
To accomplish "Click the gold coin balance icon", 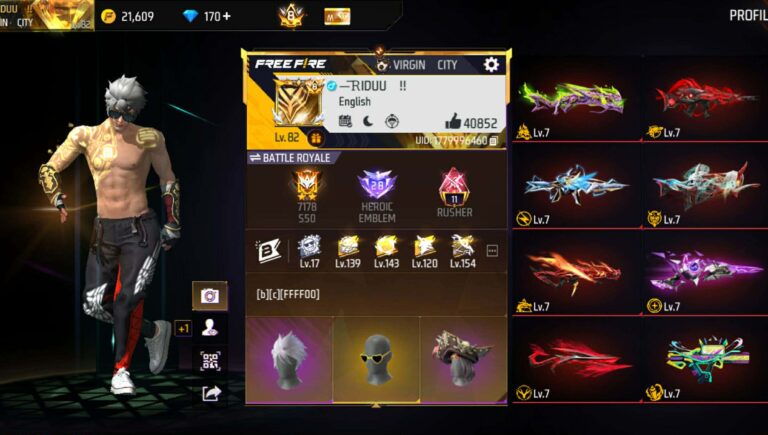I will click(109, 16).
